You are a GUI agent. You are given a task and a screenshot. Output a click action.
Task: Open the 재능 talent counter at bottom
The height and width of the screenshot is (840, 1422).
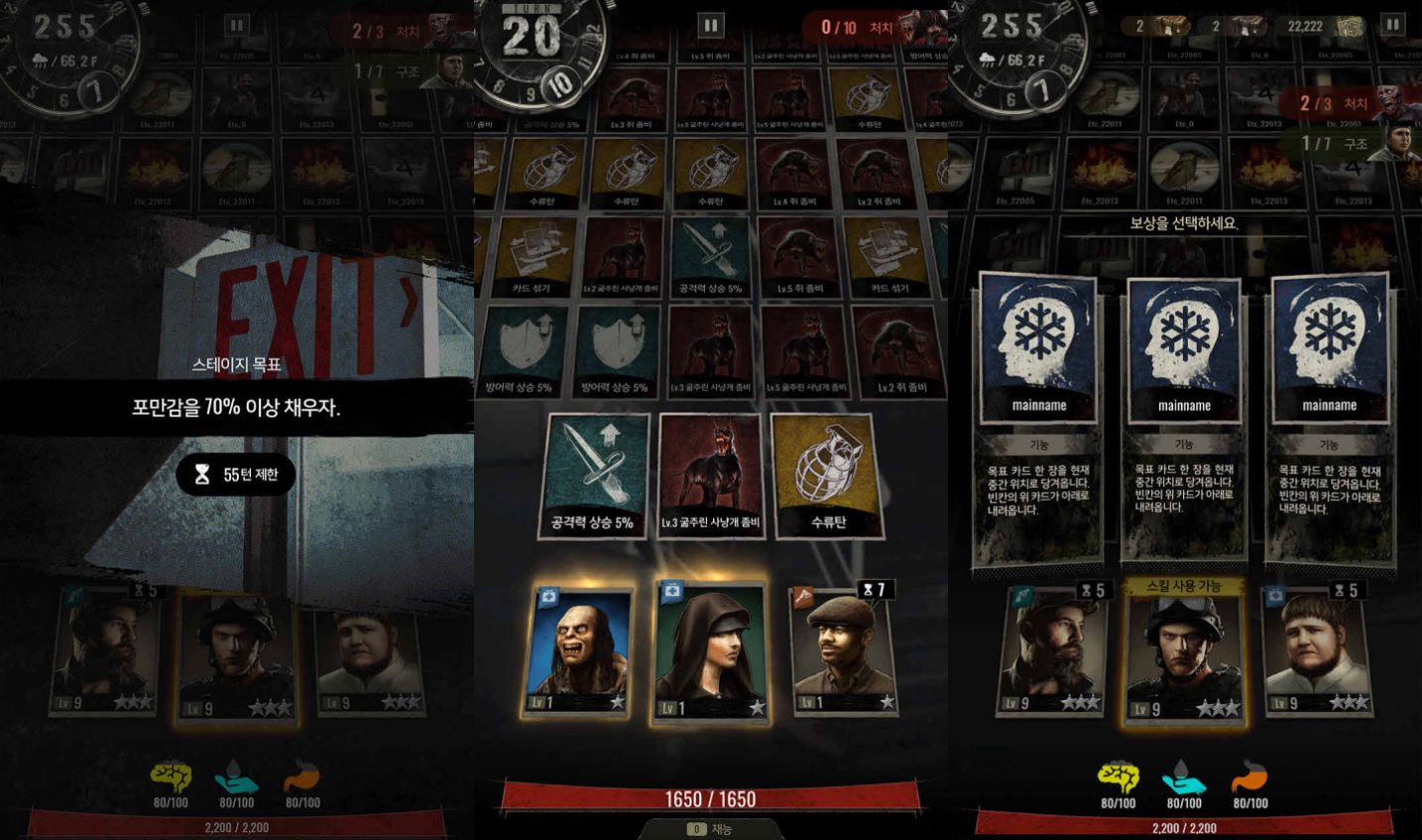click(x=710, y=831)
